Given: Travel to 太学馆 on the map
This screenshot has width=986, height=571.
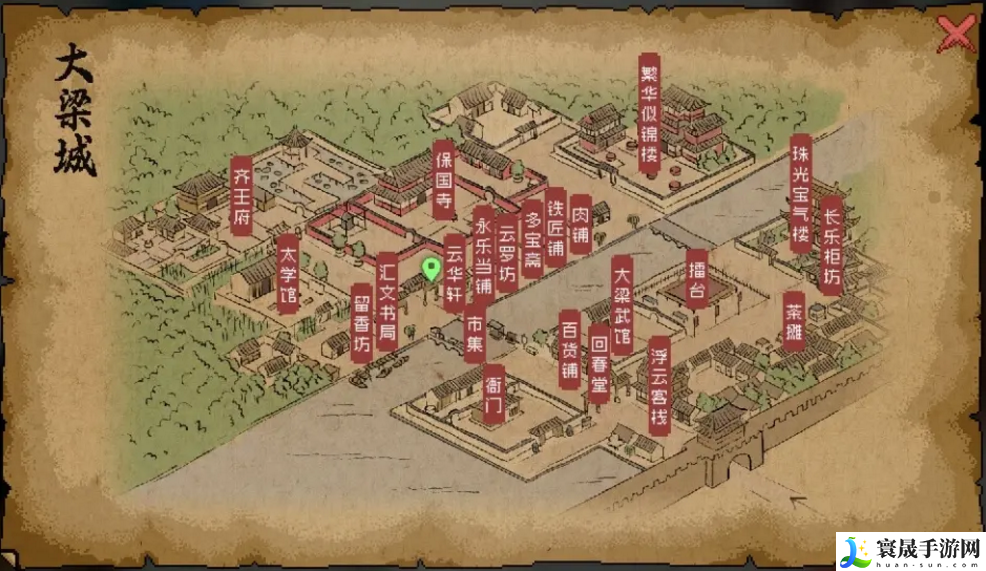Looking at the screenshot, I should pyautogui.click(x=287, y=274).
